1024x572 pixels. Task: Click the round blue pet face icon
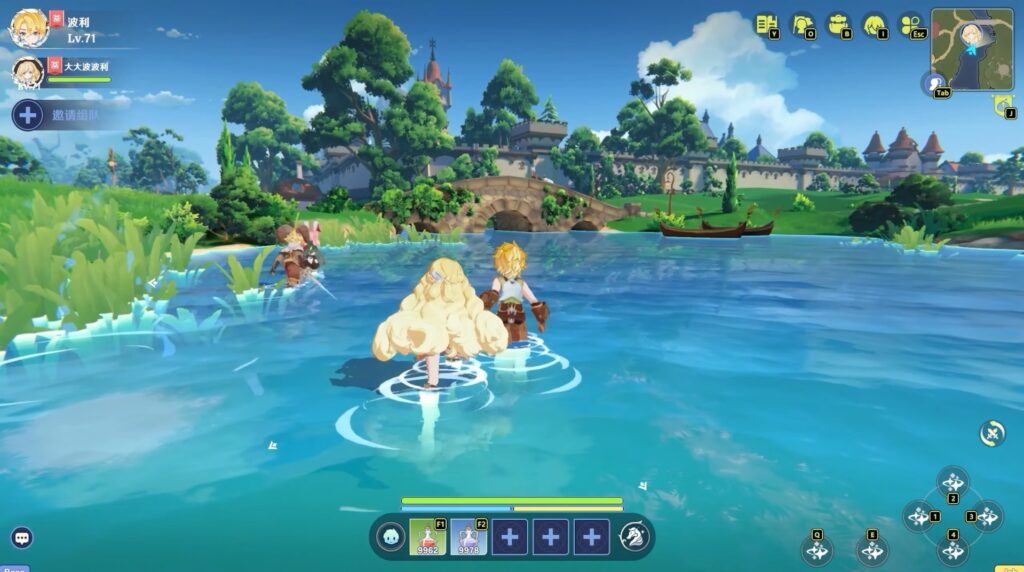click(390, 537)
